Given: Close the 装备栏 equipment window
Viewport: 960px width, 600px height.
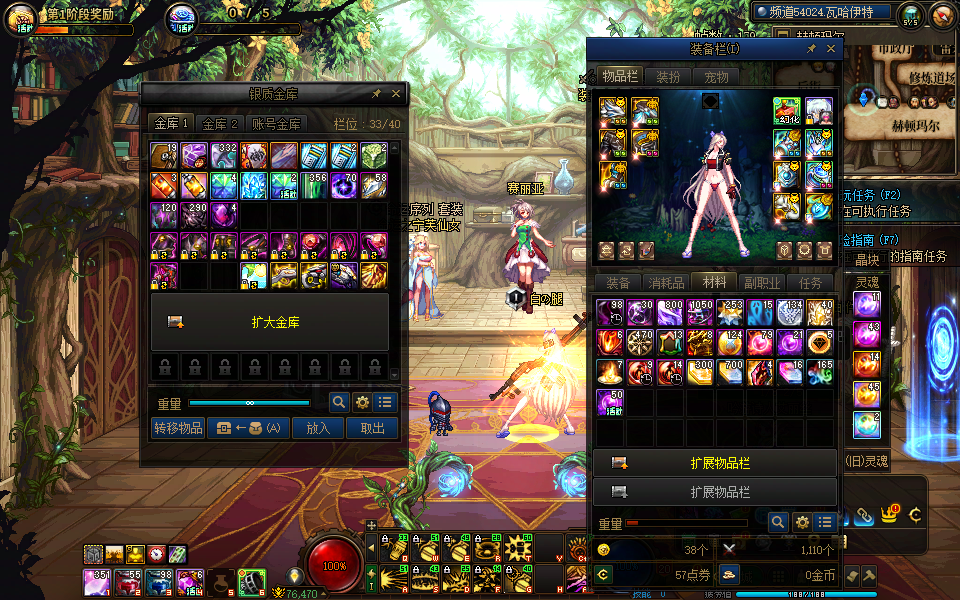Looking at the screenshot, I should pos(830,48).
